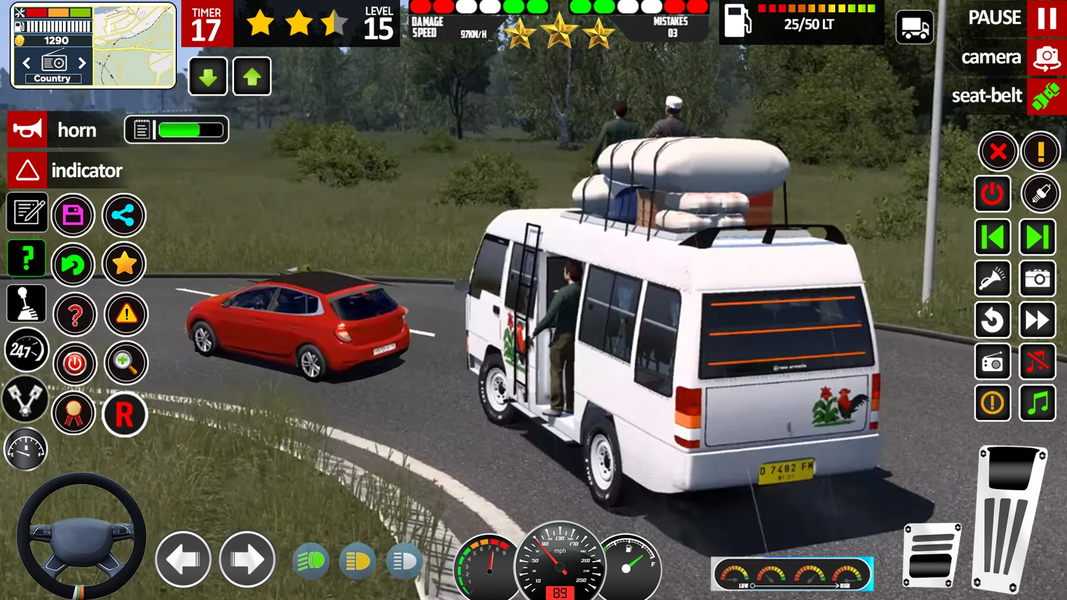The width and height of the screenshot is (1067, 600).
Task: Click the red X button
Action: point(997,153)
